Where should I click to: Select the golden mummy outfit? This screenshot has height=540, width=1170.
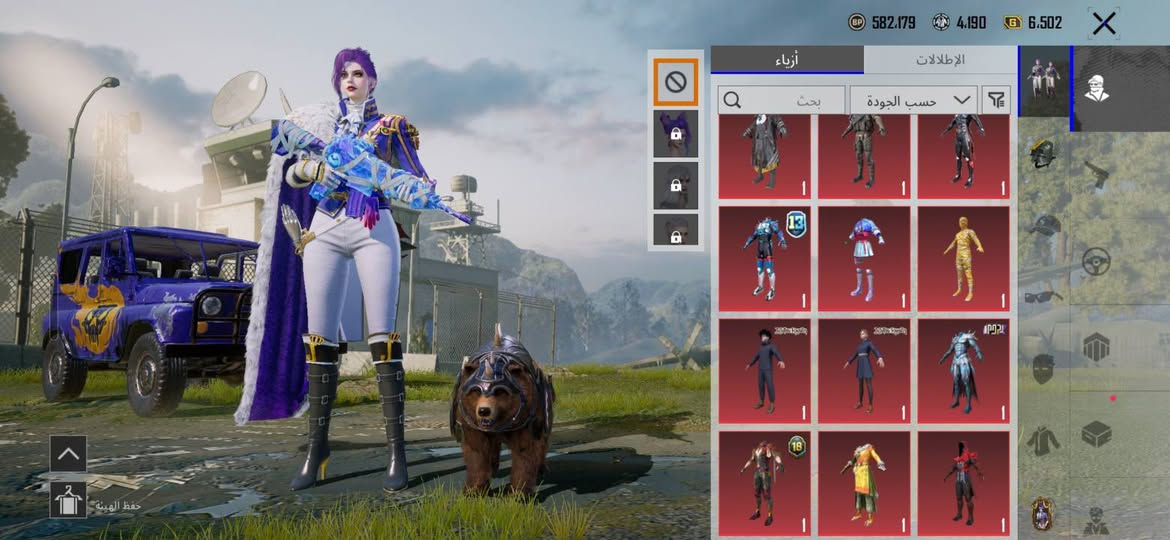tap(964, 257)
